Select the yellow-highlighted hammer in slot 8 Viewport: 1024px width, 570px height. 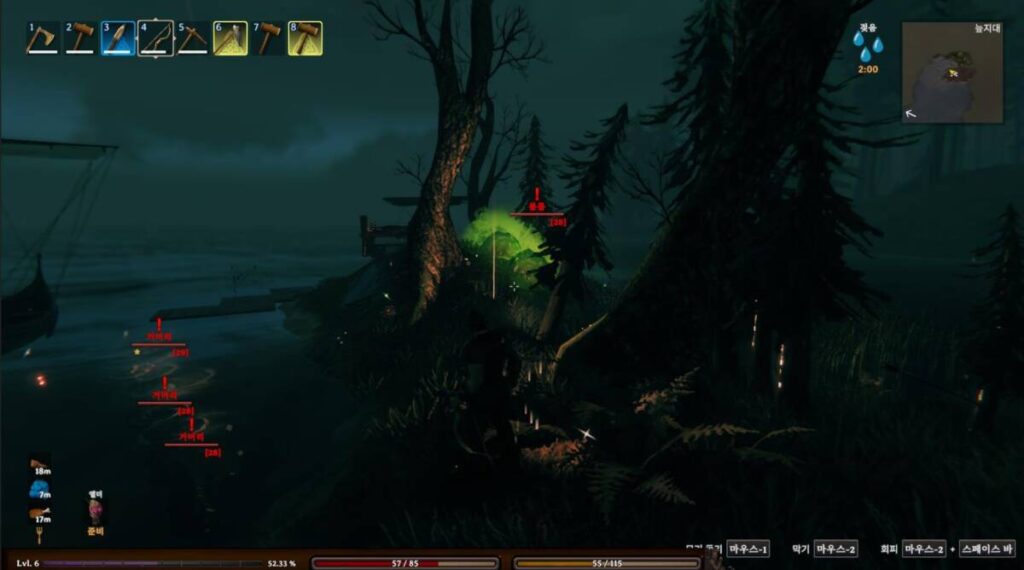point(305,39)
